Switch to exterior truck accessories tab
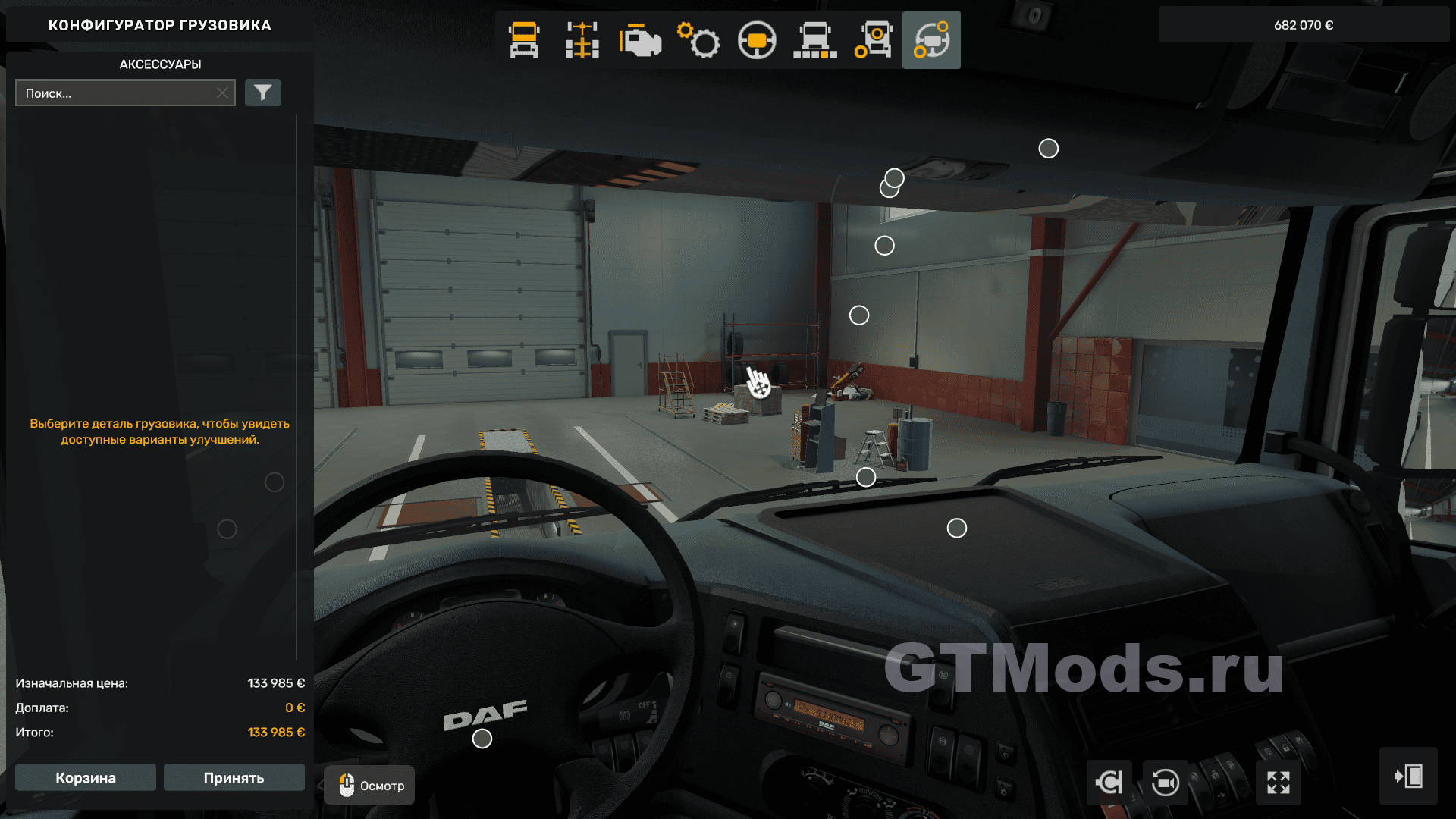 (x=873, y=40)
